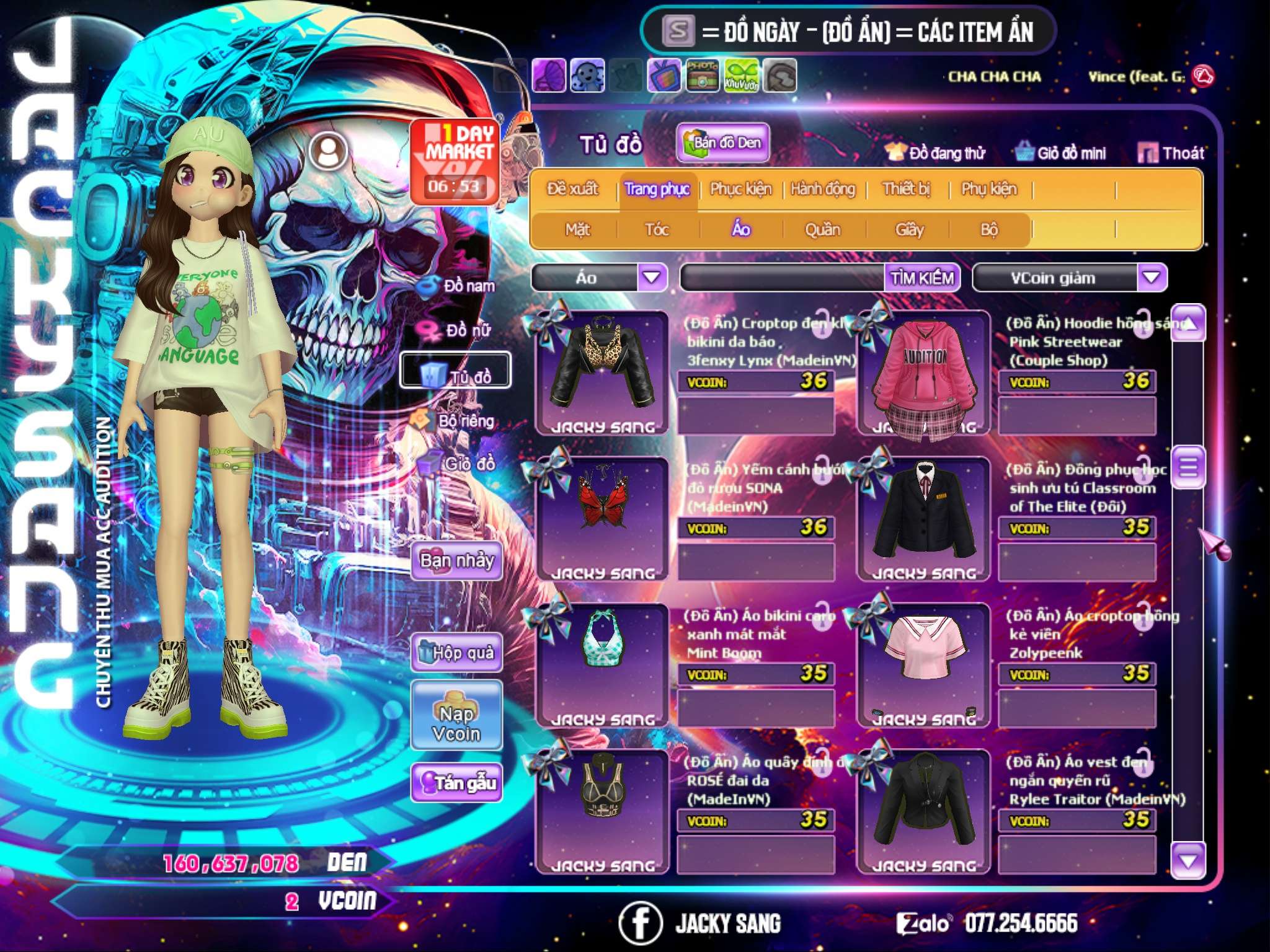
Task: Choose the Quần pants subcategory
Action: (x=822, y=230)
